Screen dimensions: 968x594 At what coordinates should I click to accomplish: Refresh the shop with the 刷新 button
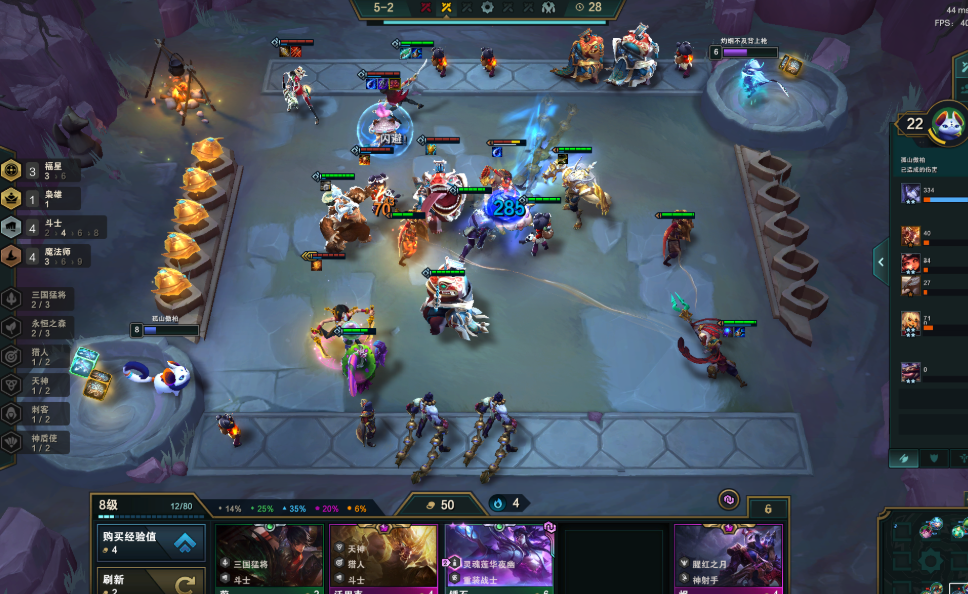tap(151, 581)
